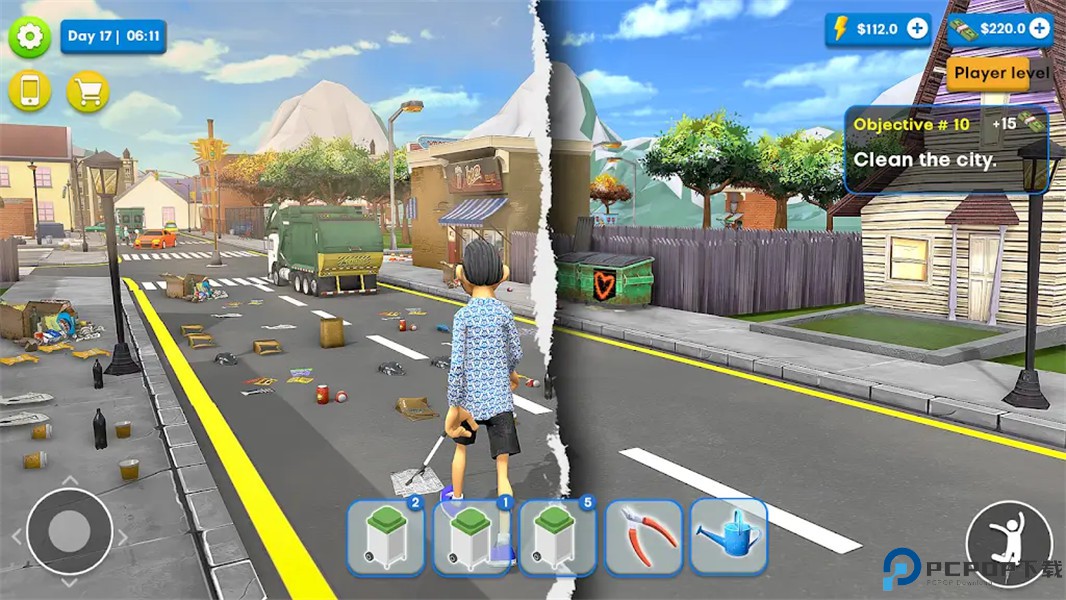Select the trash bin slot with count 1
Image resolution: width=1066 pixels, height=600 pixels.
[472, 538]
